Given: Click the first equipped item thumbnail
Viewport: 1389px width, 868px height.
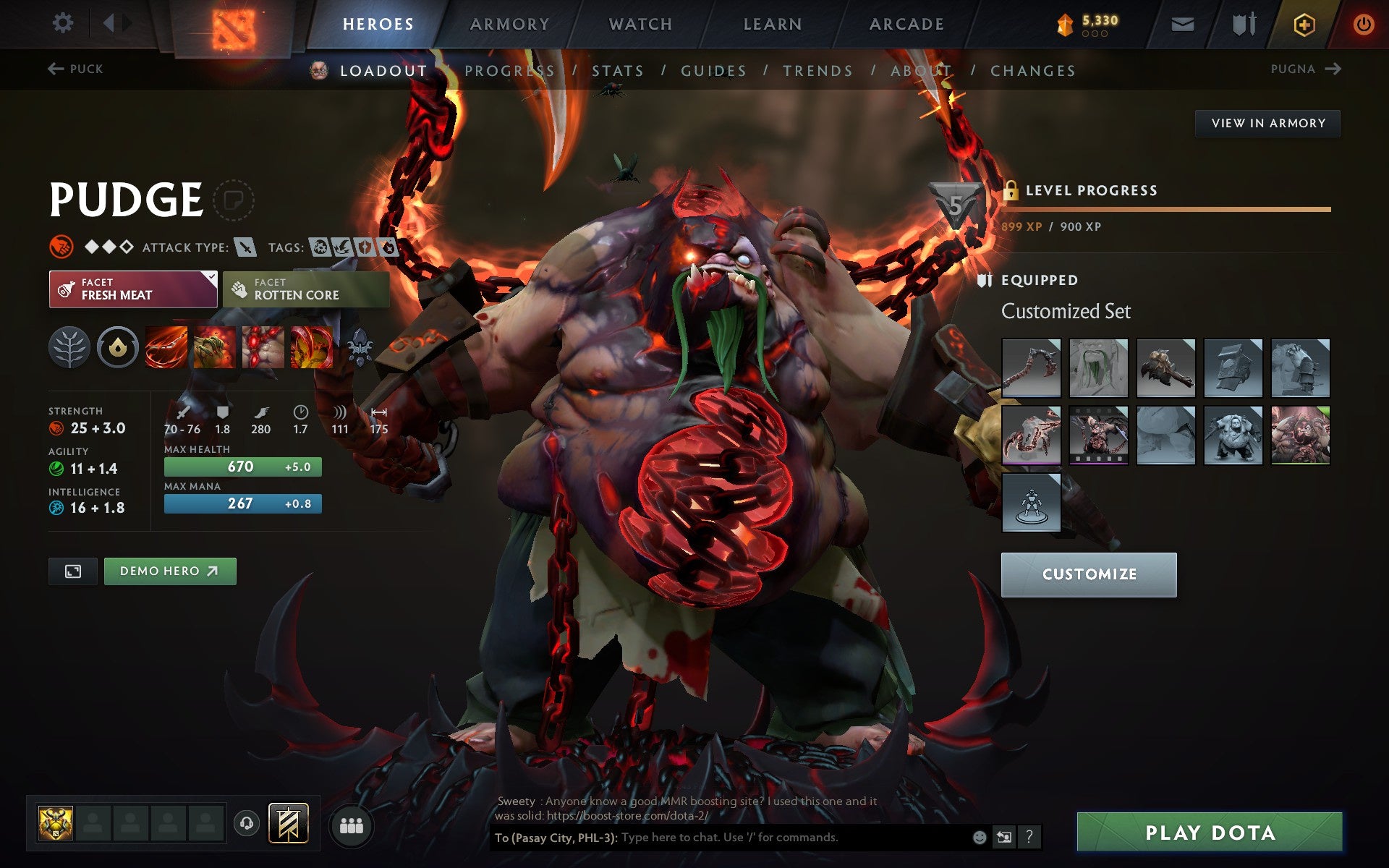Looking at the screenshot, I should tap(1031, 368).
